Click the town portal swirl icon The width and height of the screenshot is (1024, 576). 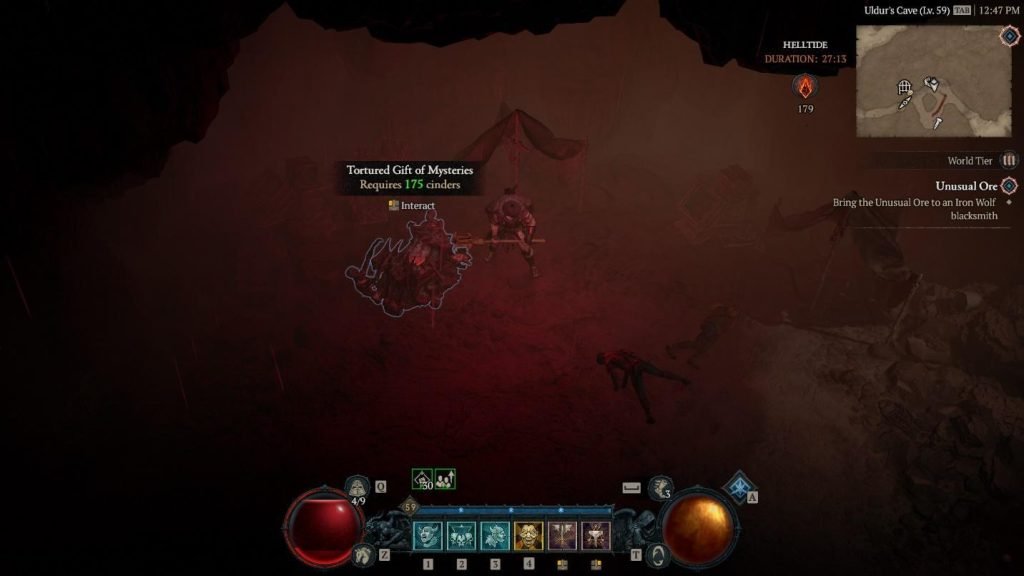click(657, 554)
